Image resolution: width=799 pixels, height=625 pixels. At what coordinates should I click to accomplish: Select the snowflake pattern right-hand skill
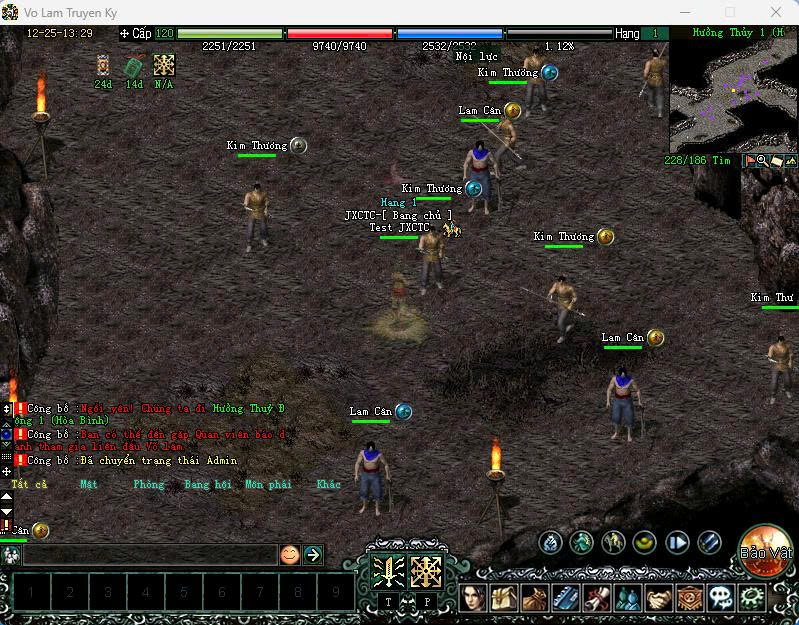tap(427, 571)
